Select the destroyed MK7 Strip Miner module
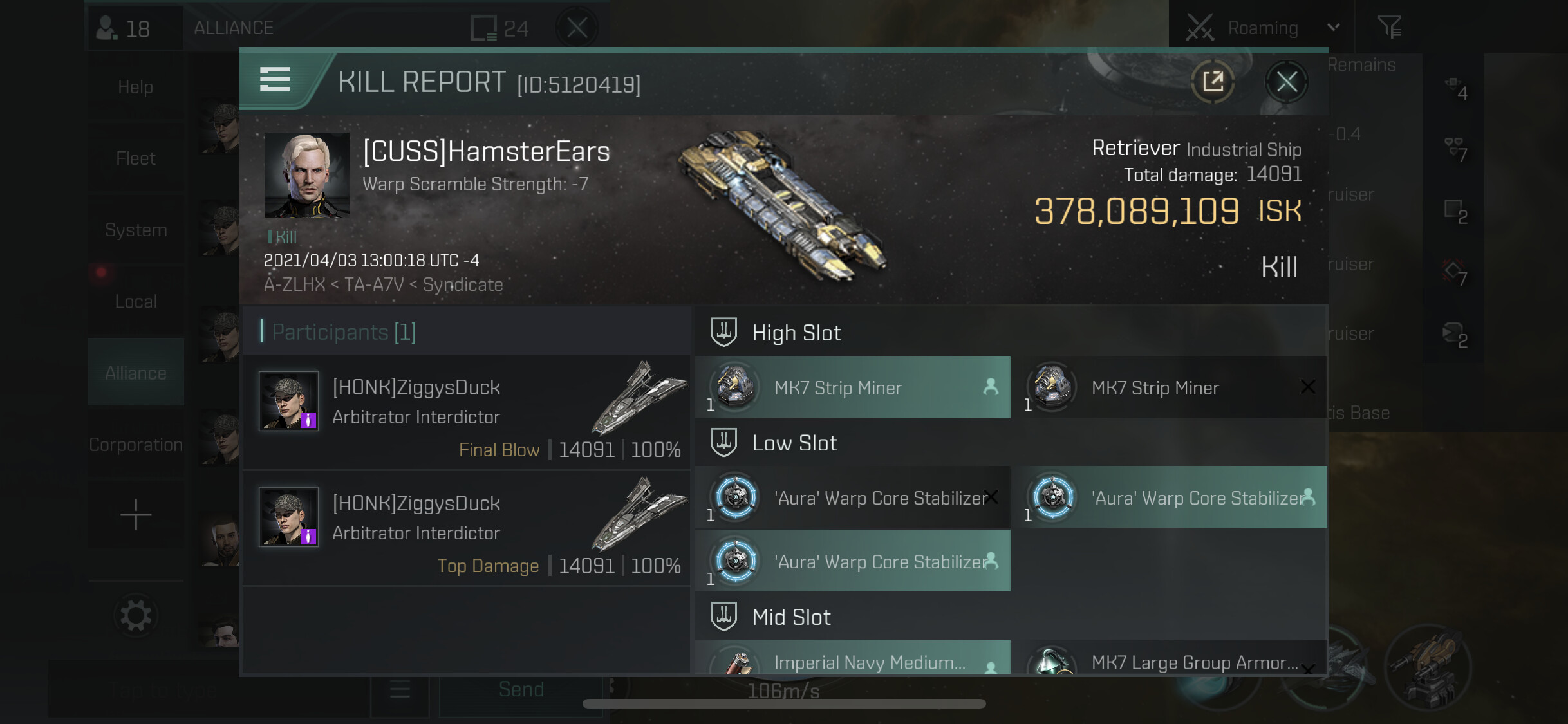The image size is (1568, 724). point(1170,387)
